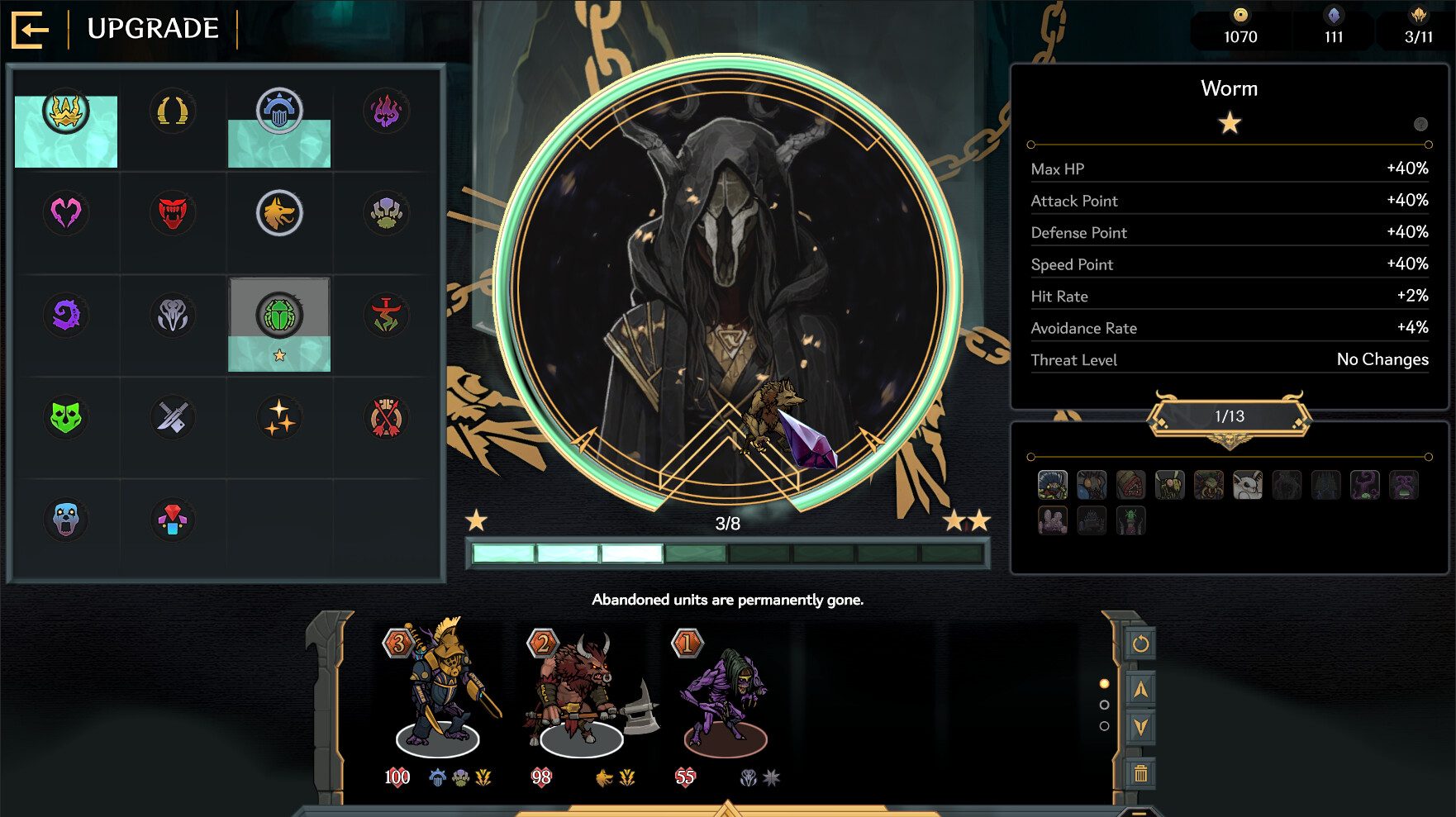Click the red fanged mouth trait icon
Screen dimensions: 1456x817
pos(172,213)
